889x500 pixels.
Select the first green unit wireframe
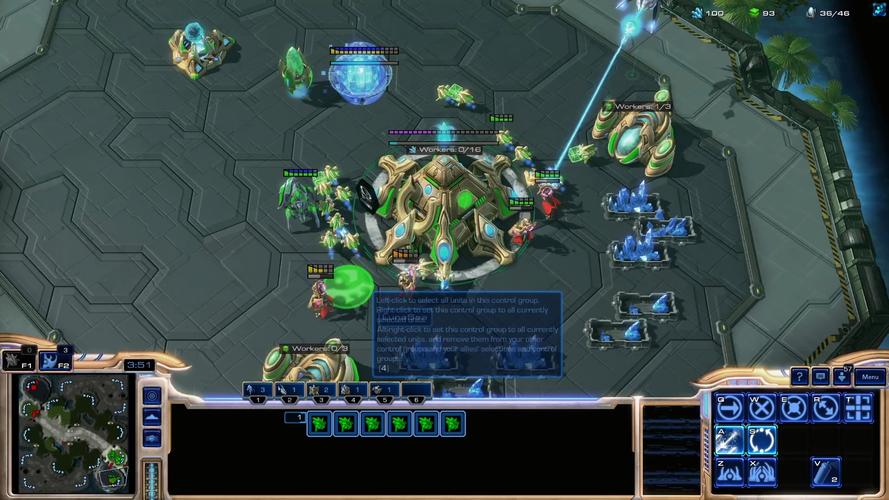click(x=320, y=424)
